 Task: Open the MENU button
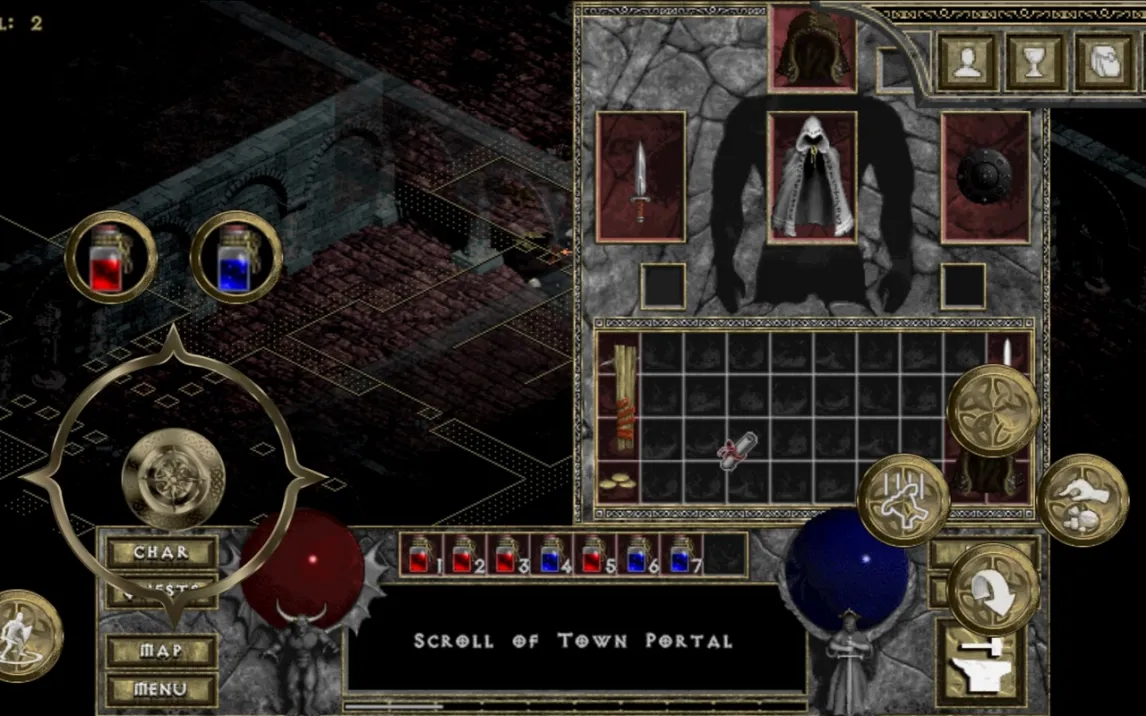[161, 689]
